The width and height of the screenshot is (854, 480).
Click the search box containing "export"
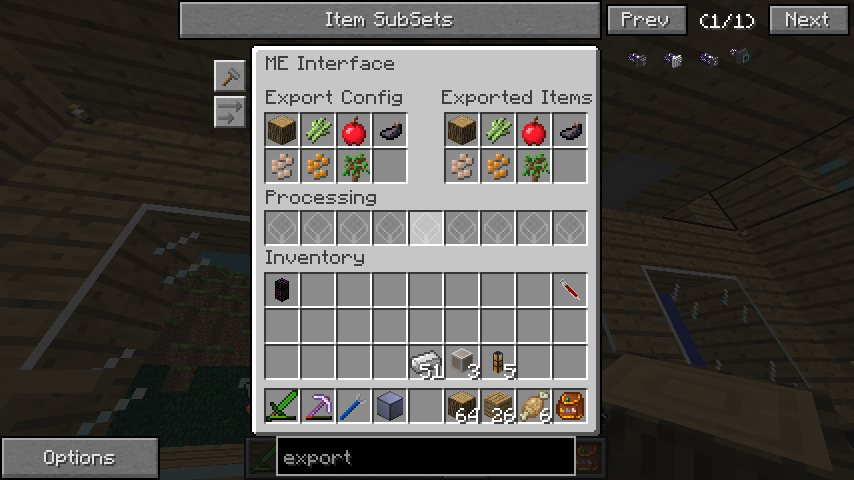(426, 457)
